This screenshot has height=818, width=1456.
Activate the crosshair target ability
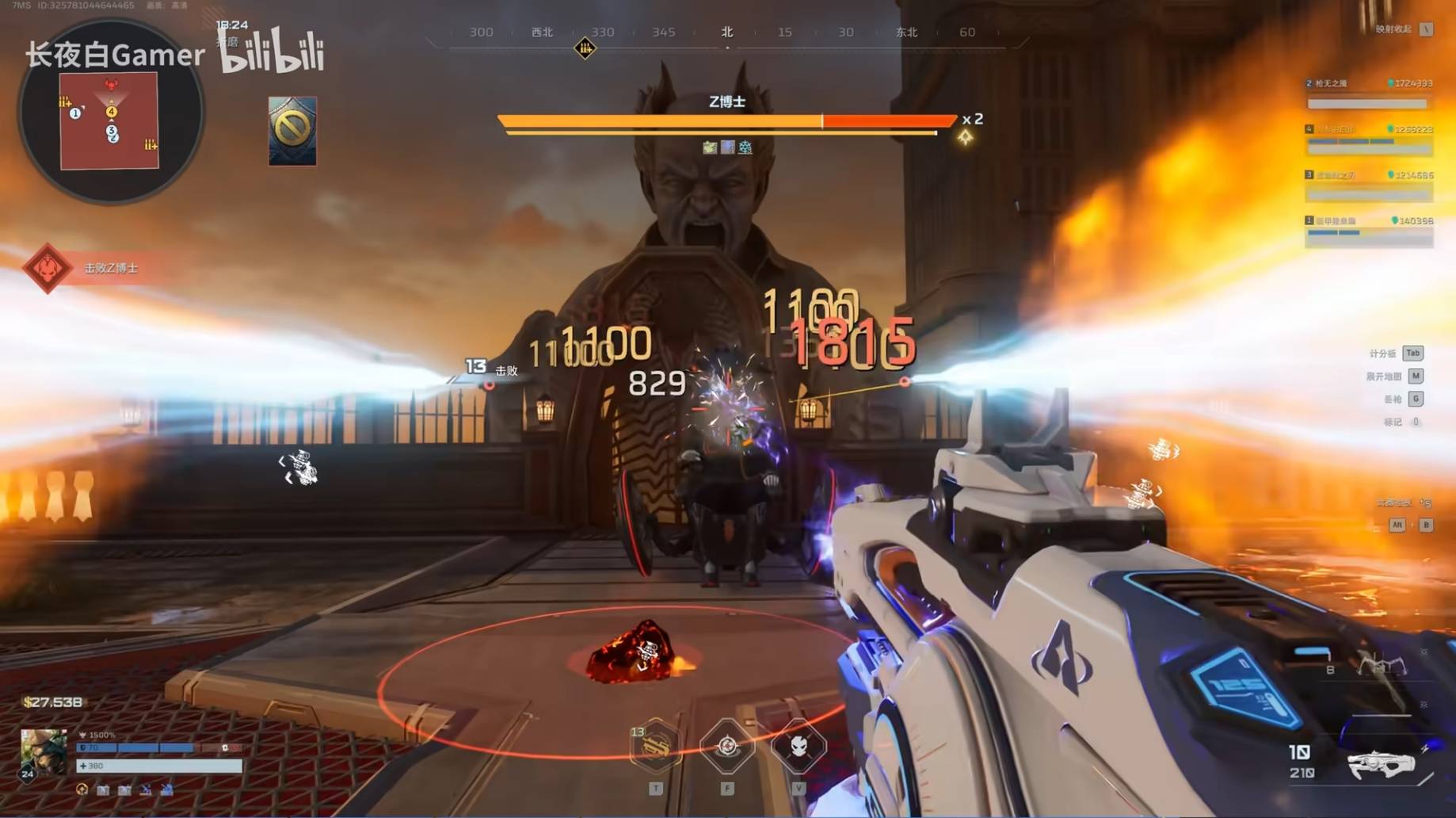[726, 747]
